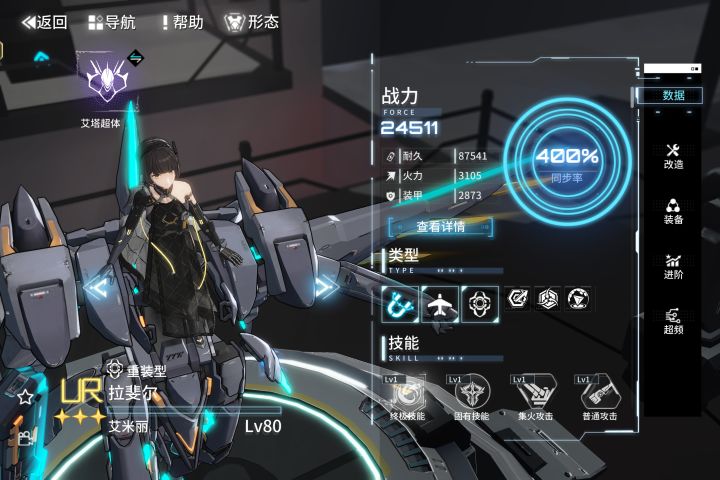
Task: Switch view using the 形态 button
Action: coord(251,22)
